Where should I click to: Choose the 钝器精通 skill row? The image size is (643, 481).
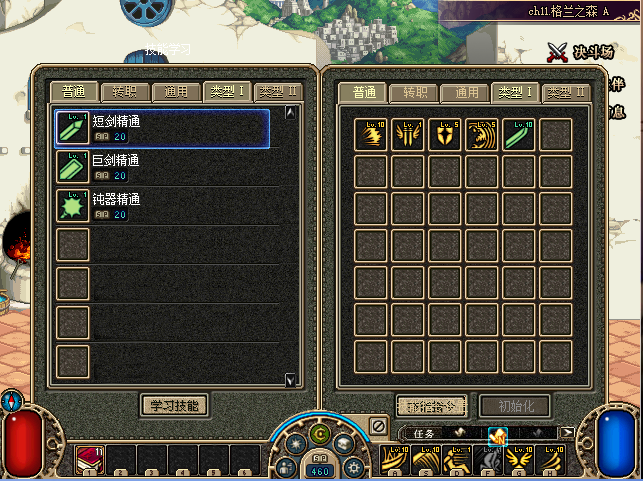click(x=162, y=206)
